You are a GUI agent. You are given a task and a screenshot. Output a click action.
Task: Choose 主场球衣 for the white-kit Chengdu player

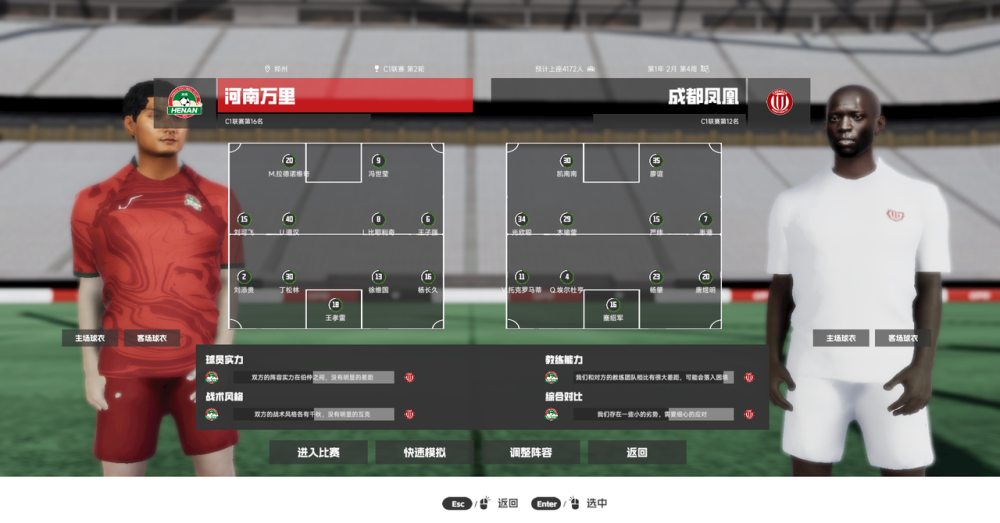click(x=841, y=338)
